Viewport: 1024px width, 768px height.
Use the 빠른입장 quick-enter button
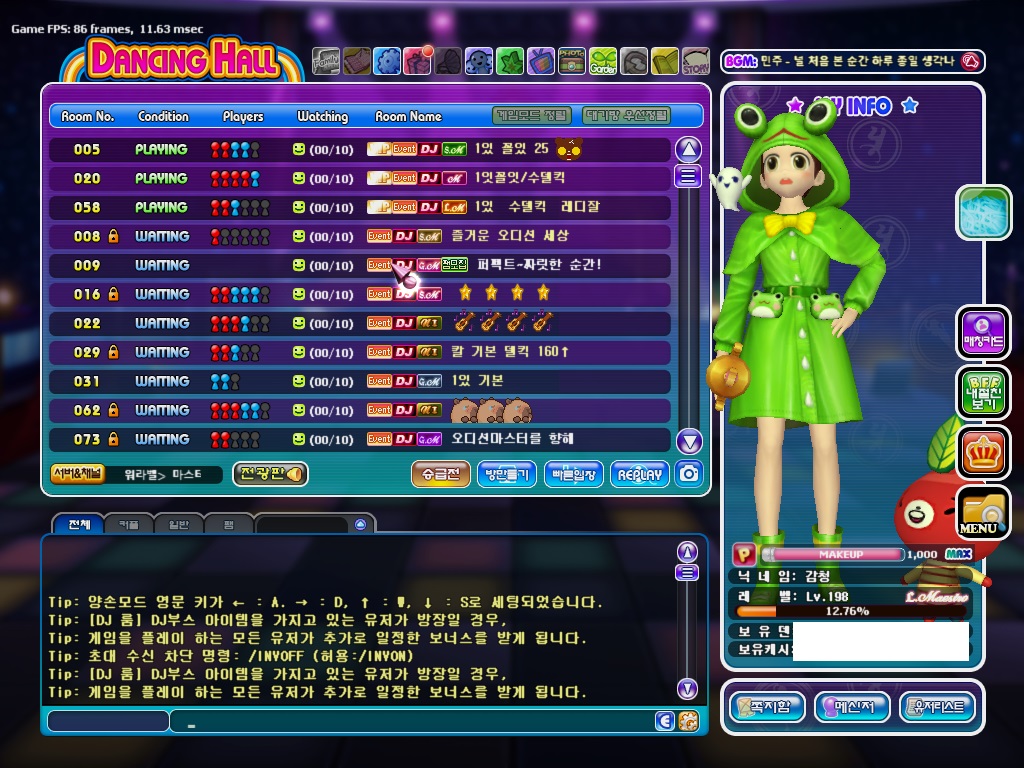[574, 474]
